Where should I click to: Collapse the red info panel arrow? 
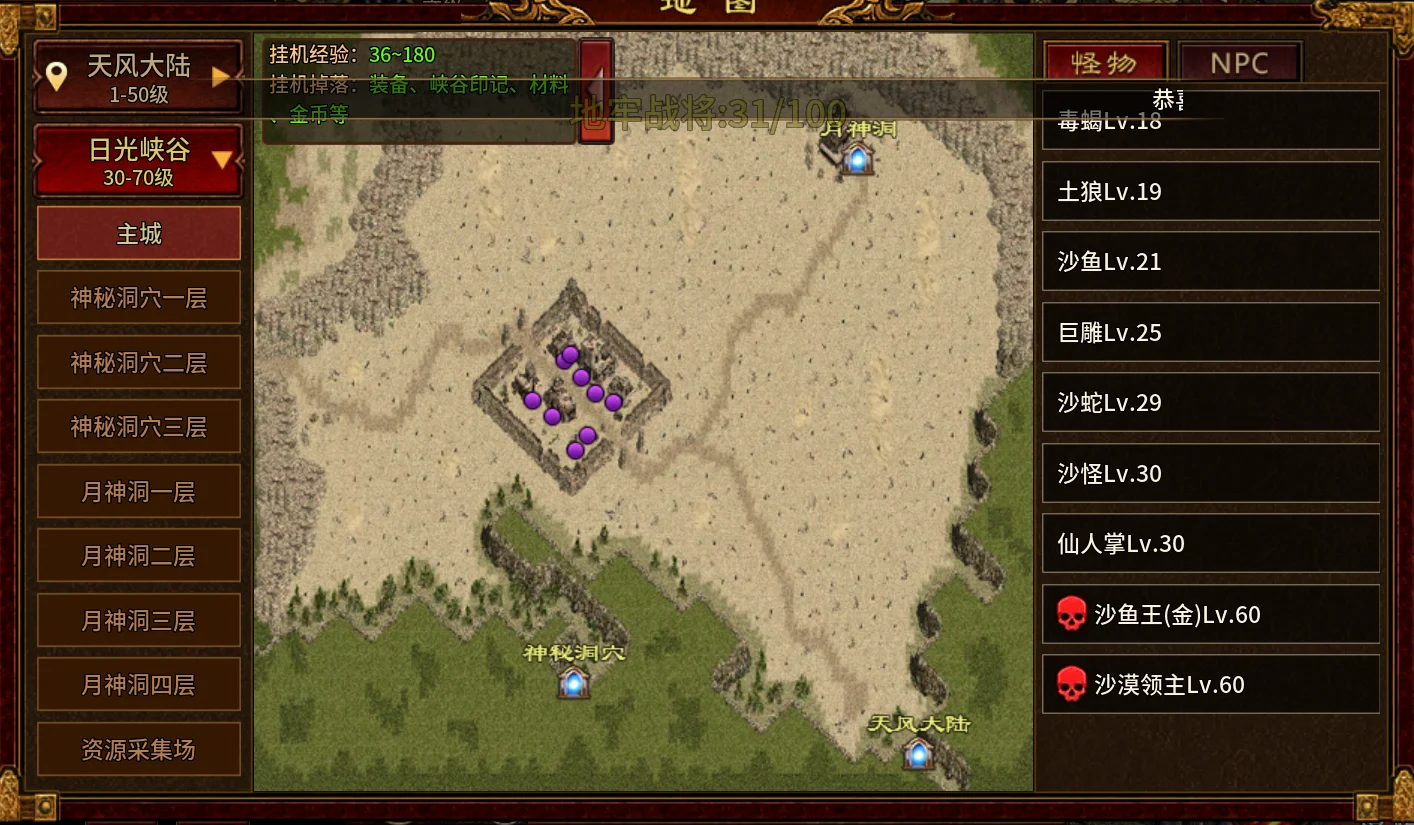[596, 90]
